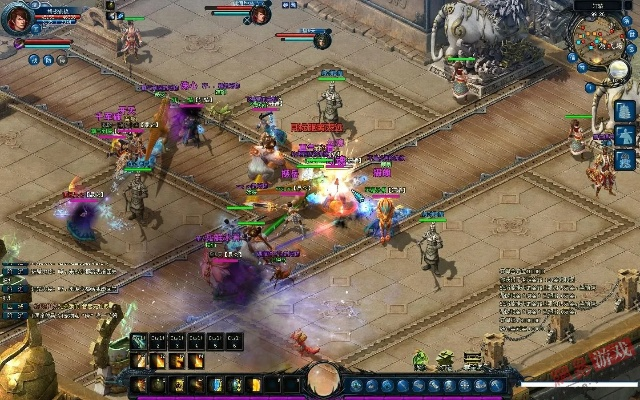Viewport: 640px width, 400px height.
Task: Open the first round menu button right of orb
Action: click(357, 385)
